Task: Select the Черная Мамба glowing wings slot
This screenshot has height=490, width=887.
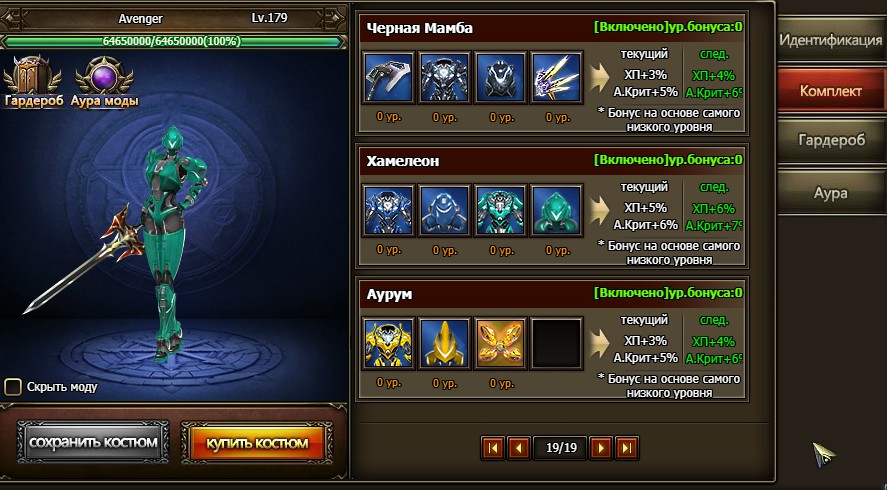Action: click(x=555, y=77)
